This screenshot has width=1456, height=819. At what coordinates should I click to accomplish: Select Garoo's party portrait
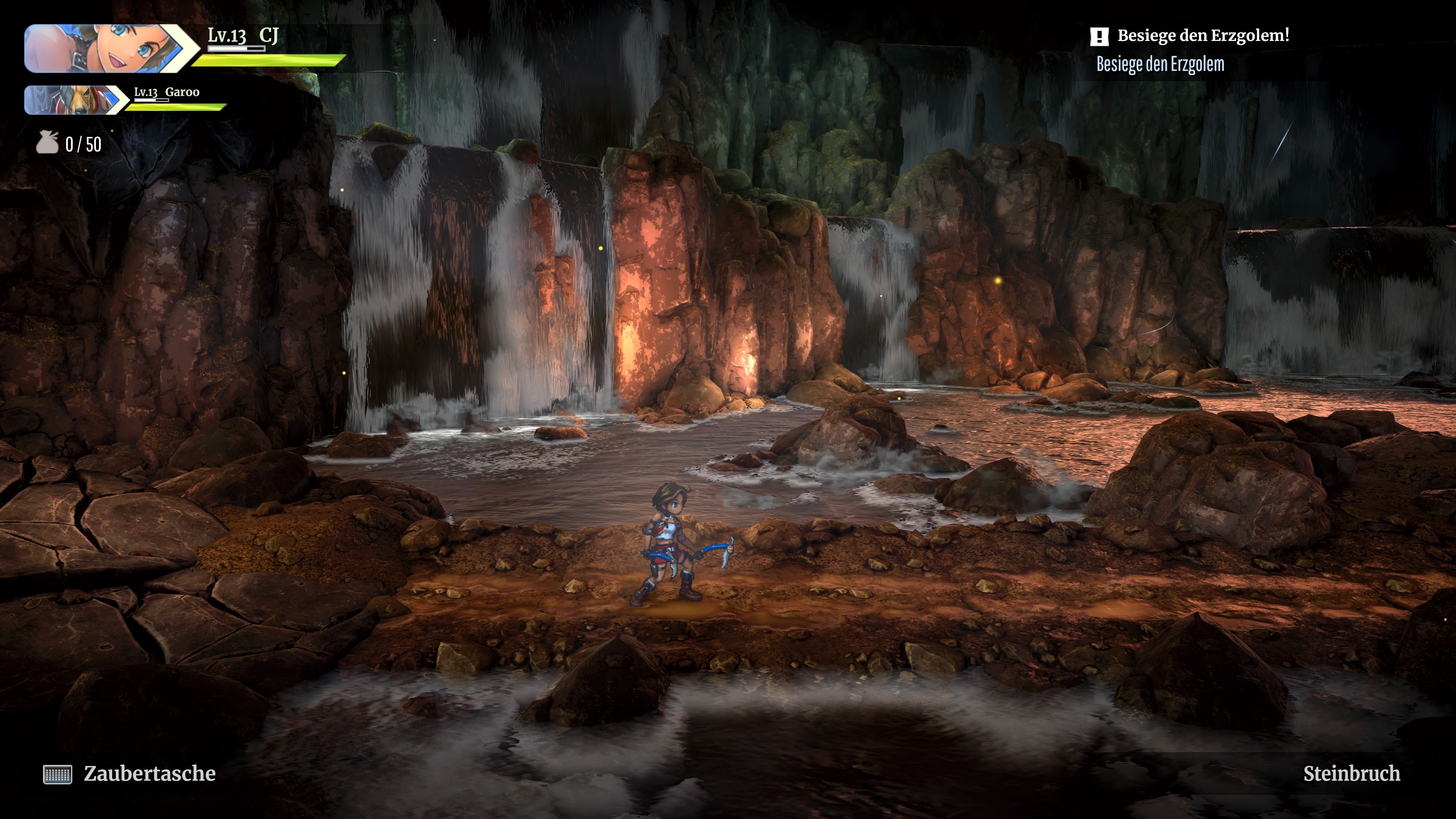tap(74, 100)
